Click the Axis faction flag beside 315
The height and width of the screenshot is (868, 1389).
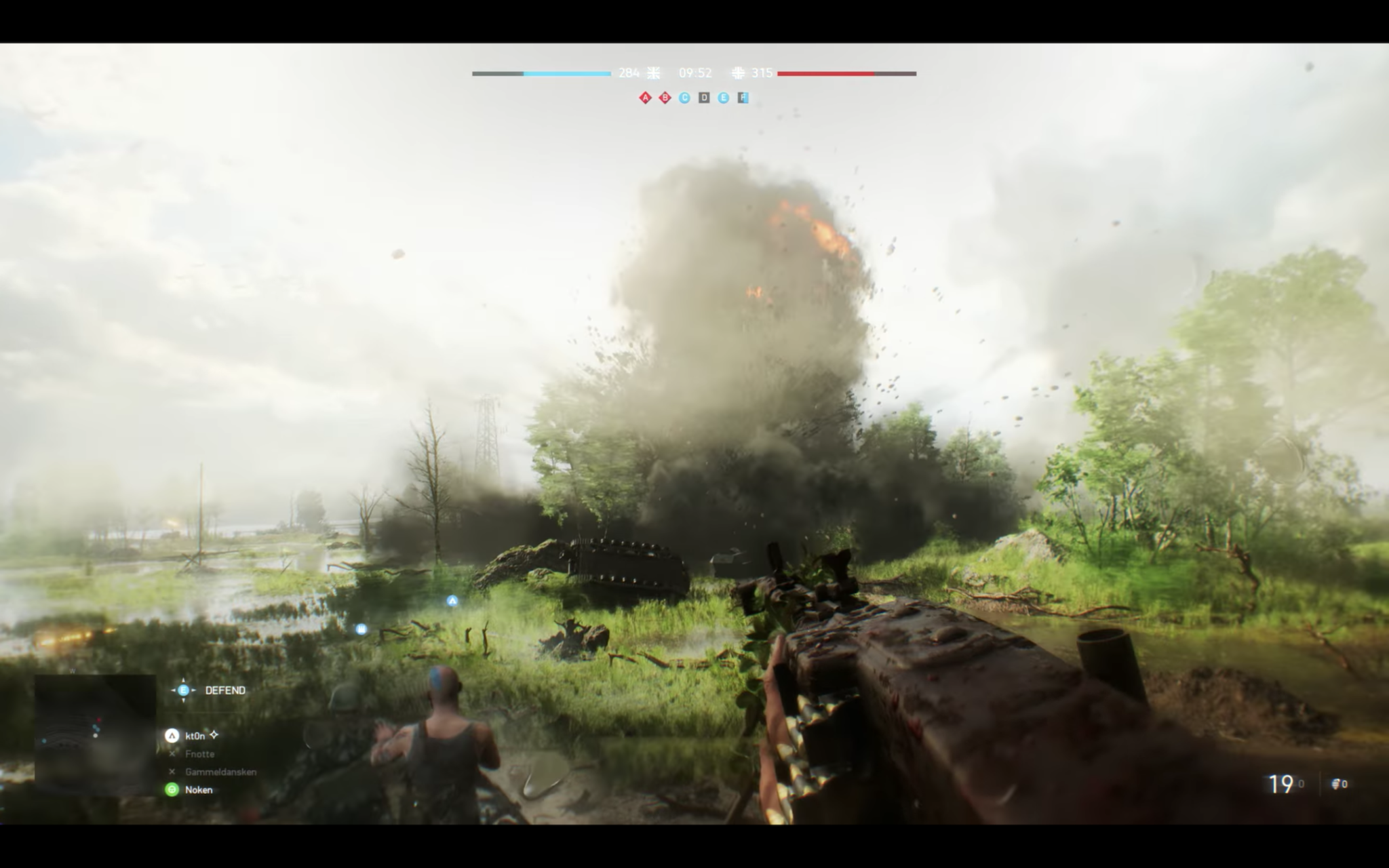coord(737,73)
